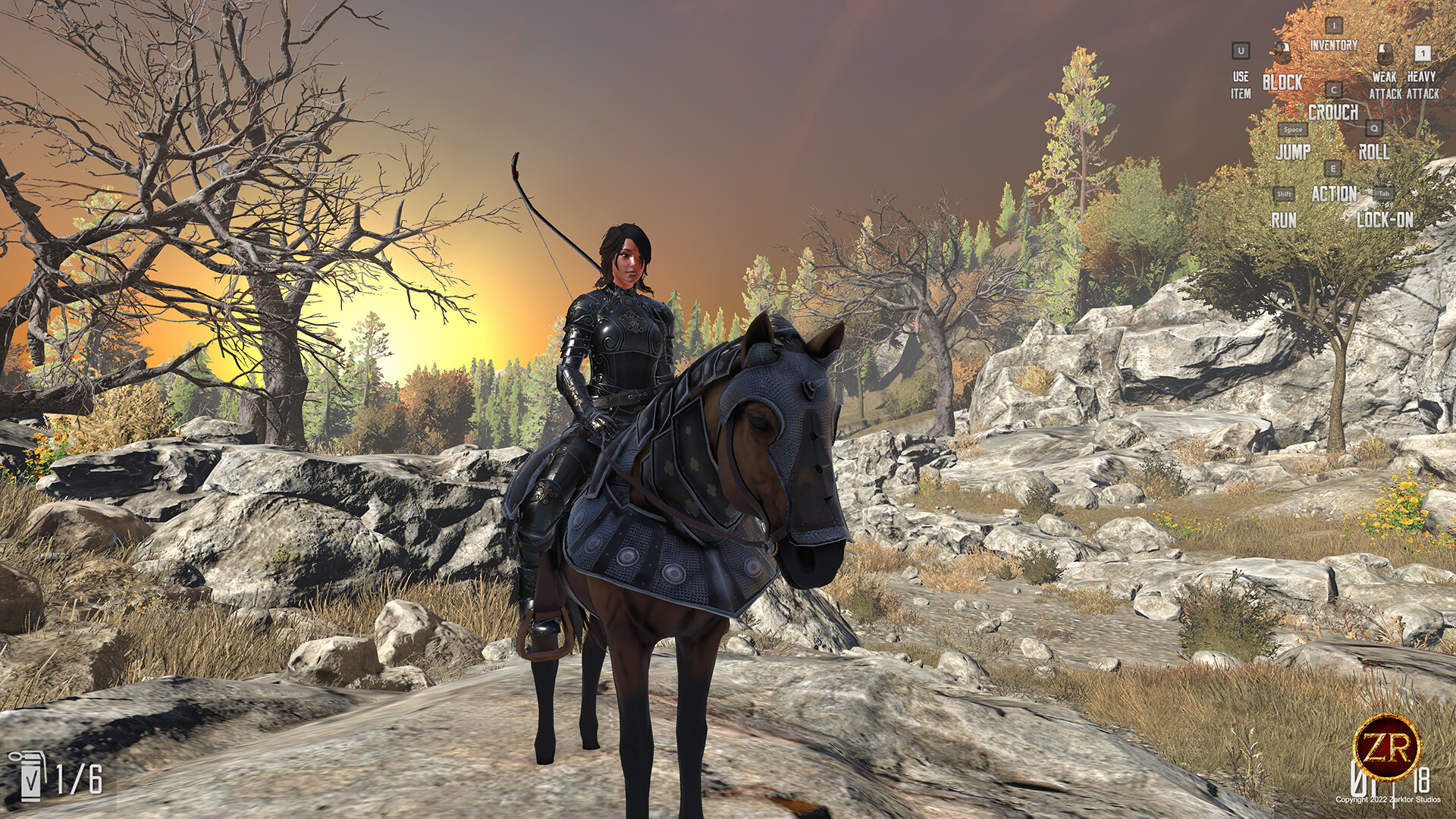Expand the Action 'E' key prompt
1456x819 pixels.
tap(1333, 169)
